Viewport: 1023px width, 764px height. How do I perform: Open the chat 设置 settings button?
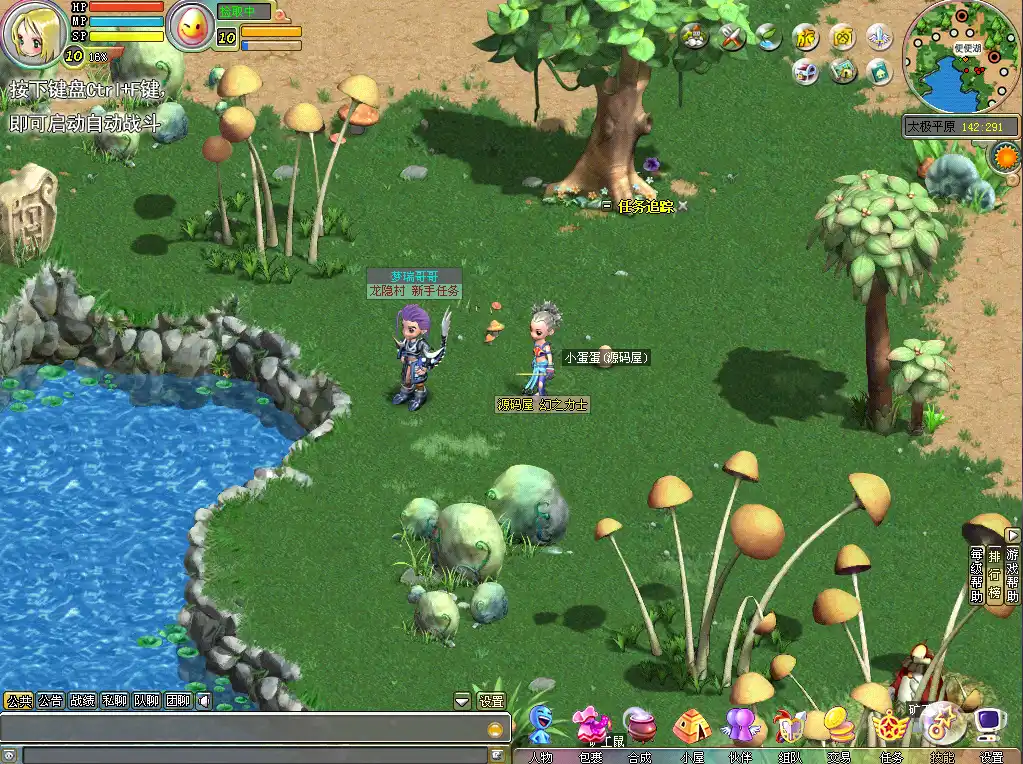[491, 701]
